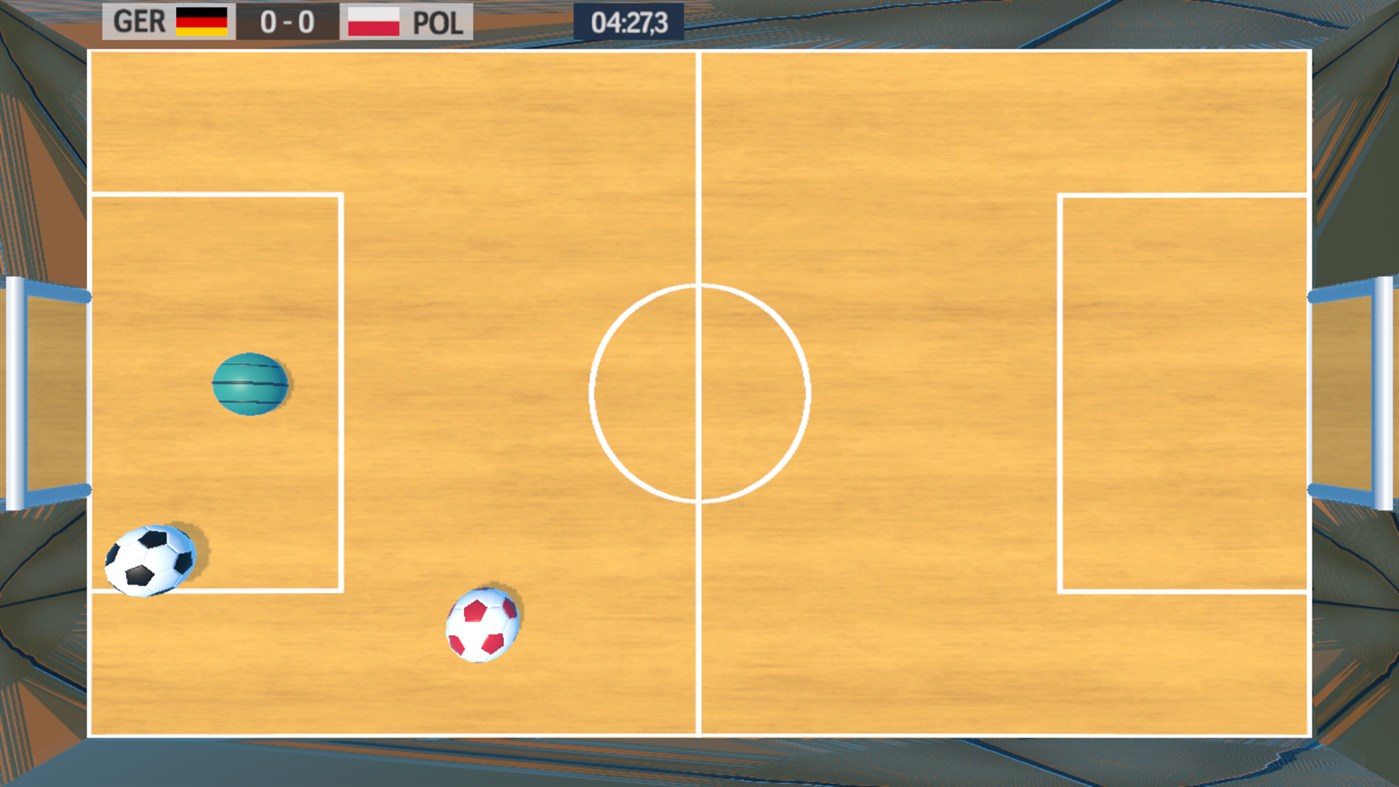
Task: Click the center spot of the field
Action: (699, 393)
